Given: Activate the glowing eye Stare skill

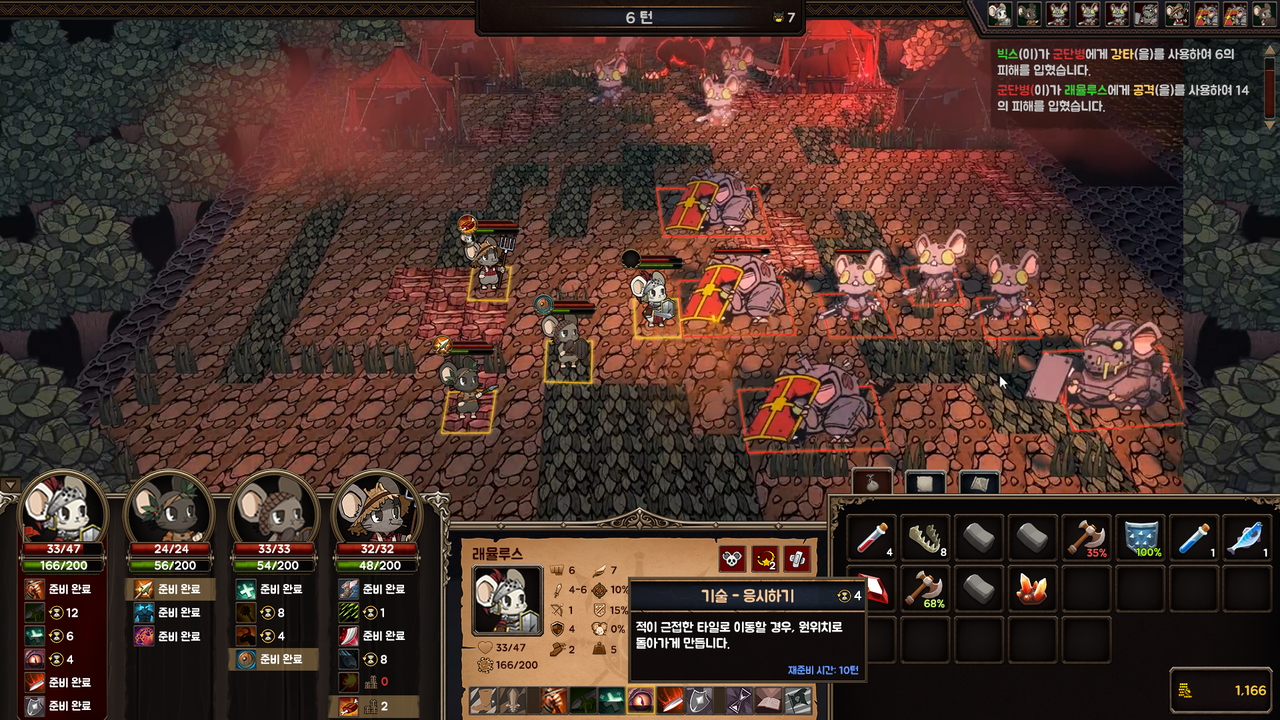Looking at the screenshot, I should (640, 700).
